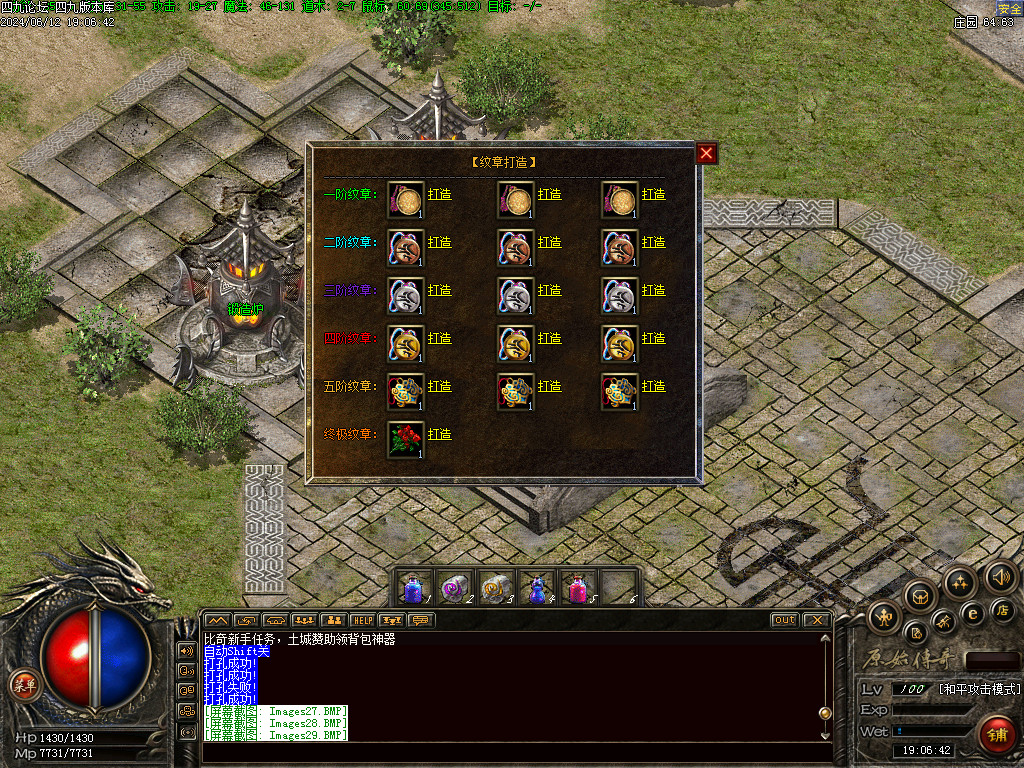The image size is (1024, 768).
Task: Open the red 铺 stall button
Action: tap(996, 735)
